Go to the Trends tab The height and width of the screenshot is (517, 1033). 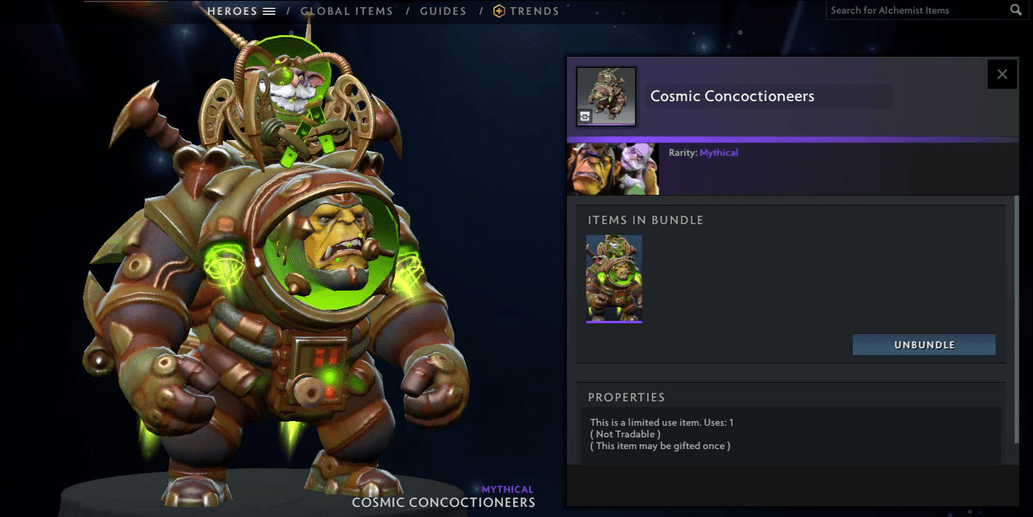click(x=526, y=11)
